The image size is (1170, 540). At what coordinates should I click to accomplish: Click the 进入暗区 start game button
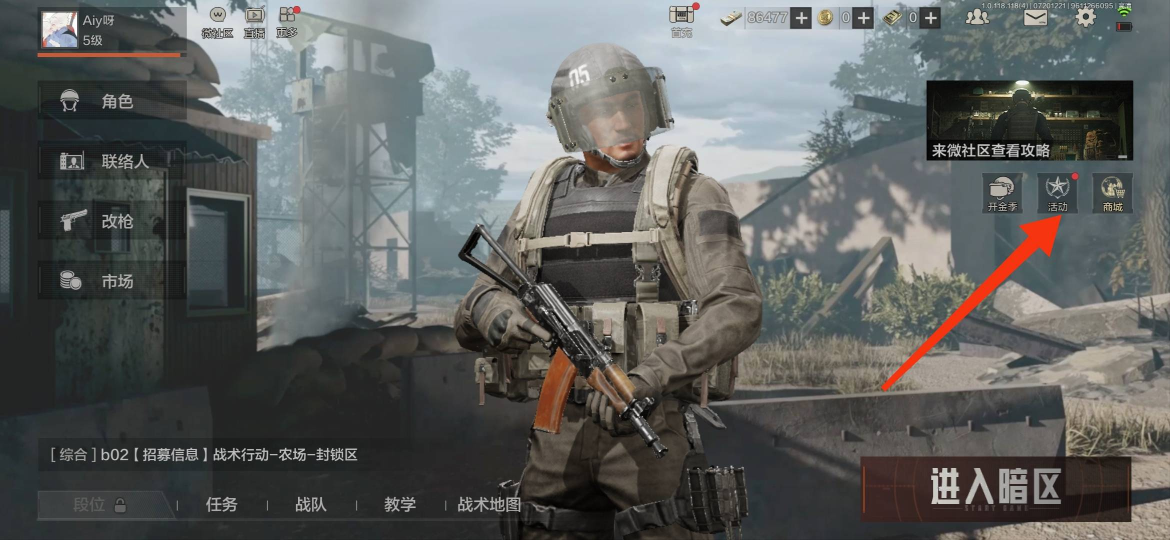click(x=995, y=489)
